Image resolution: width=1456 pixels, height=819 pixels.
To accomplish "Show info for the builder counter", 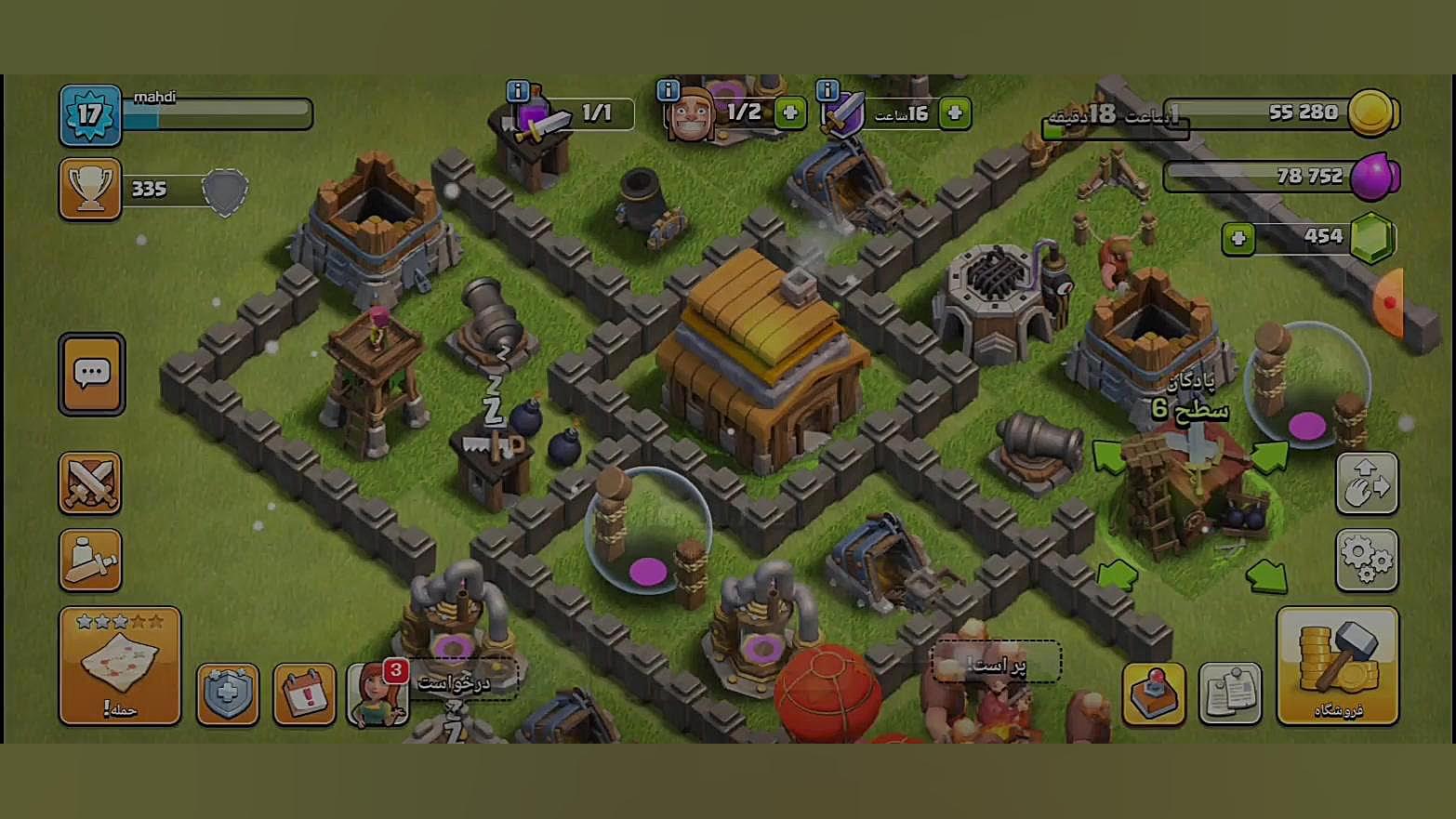I will click(668, 90).
